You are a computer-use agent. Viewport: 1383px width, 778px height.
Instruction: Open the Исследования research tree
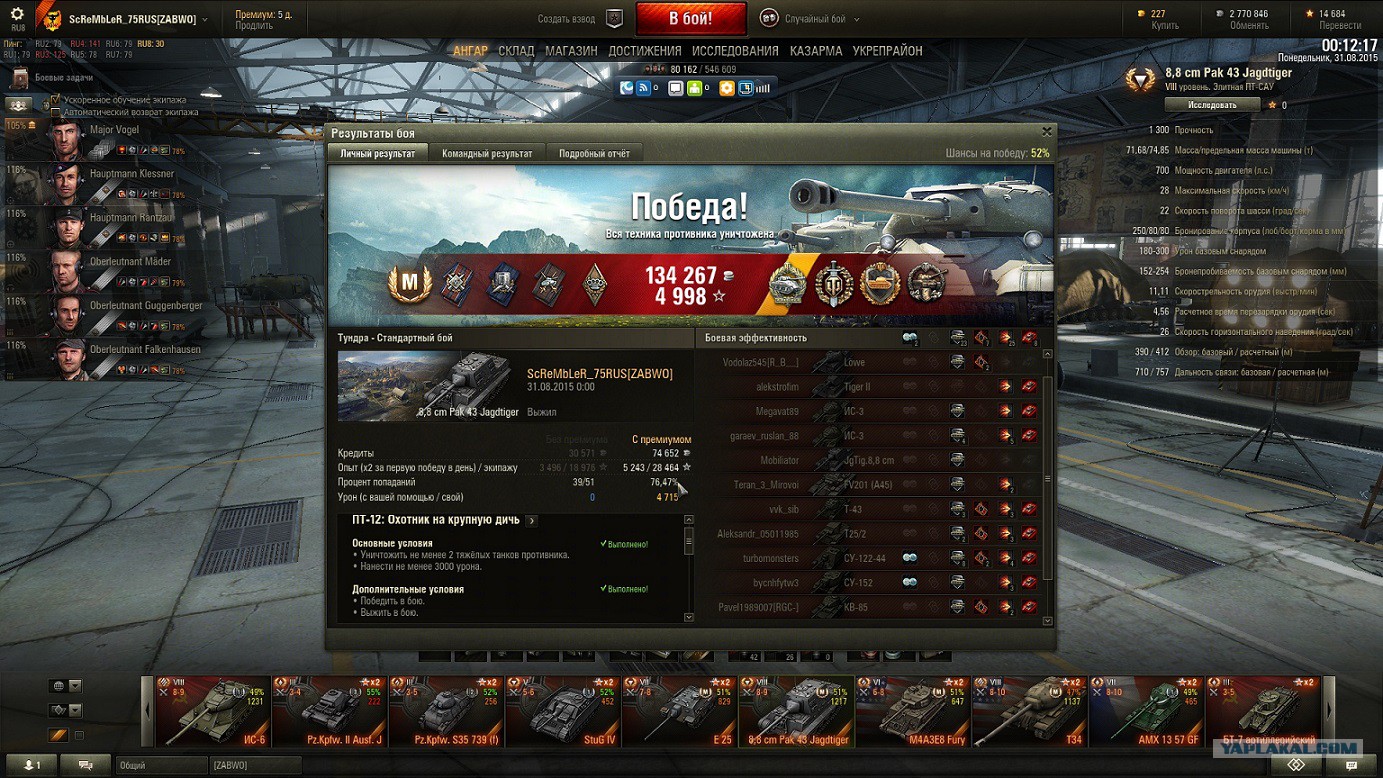point(735,51)
